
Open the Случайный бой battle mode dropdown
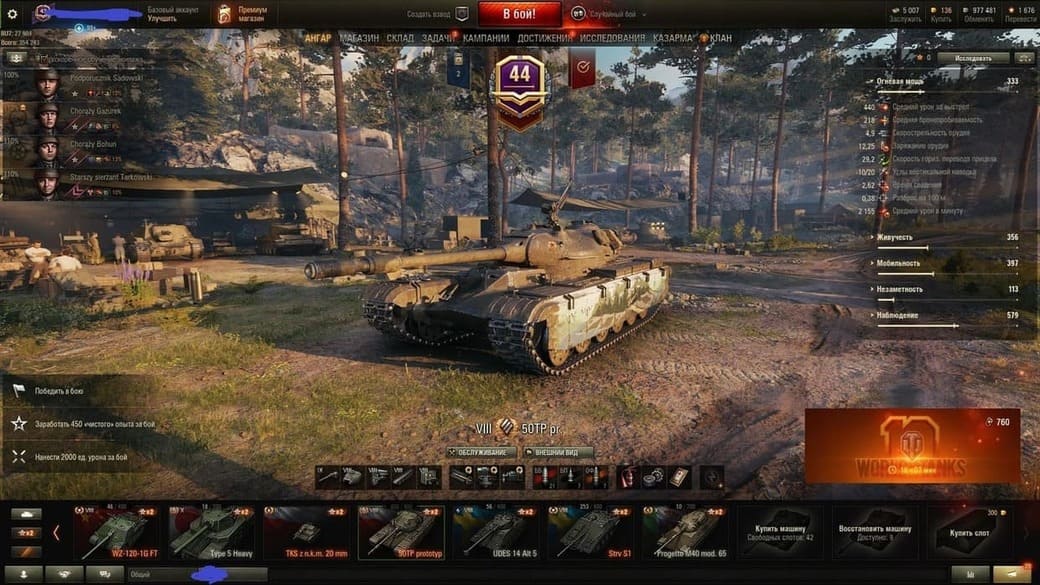pos(610,15)
